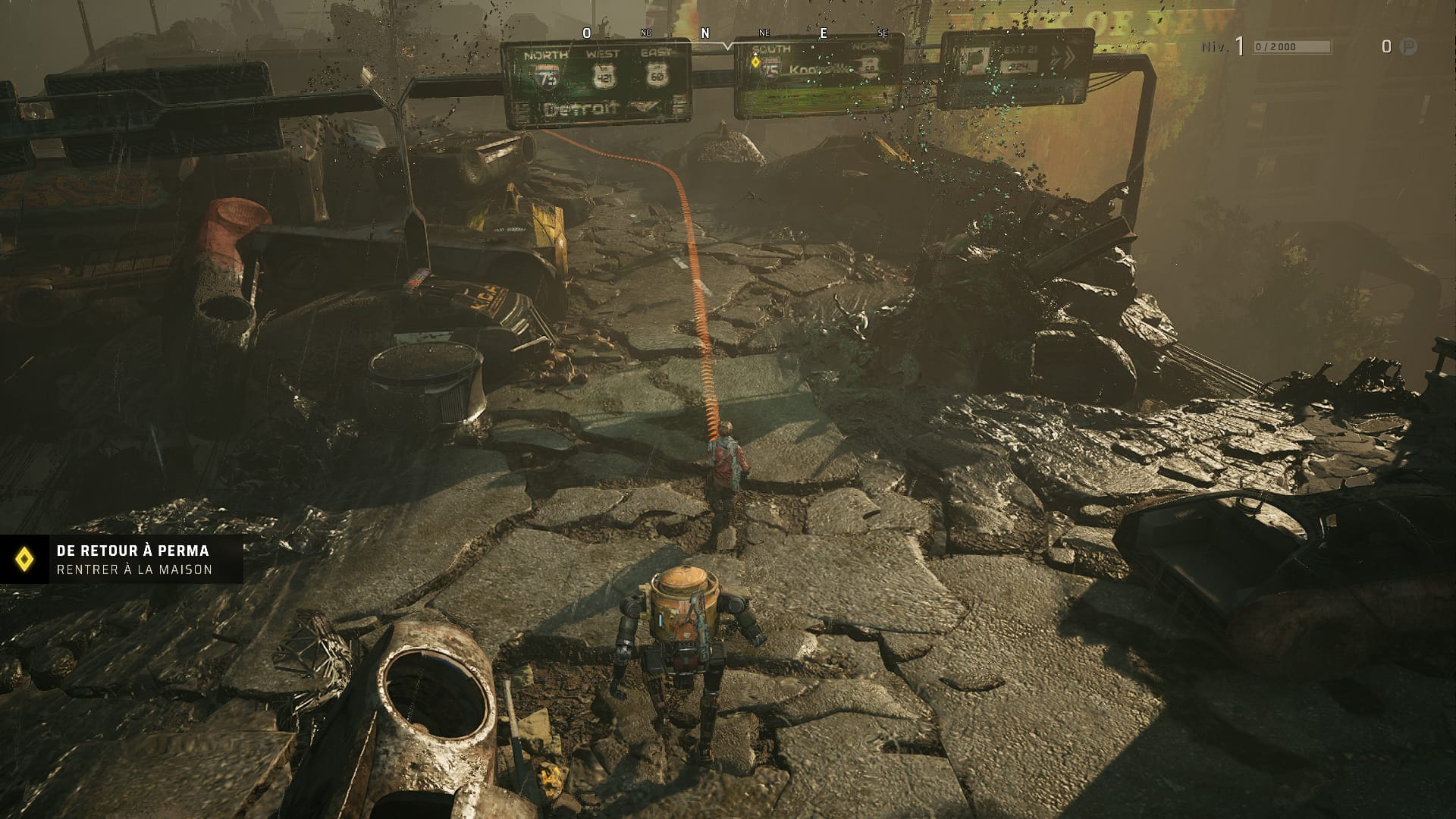Click the P currency icon
Screen dimensions: 1456x819
pos(1407,47)
